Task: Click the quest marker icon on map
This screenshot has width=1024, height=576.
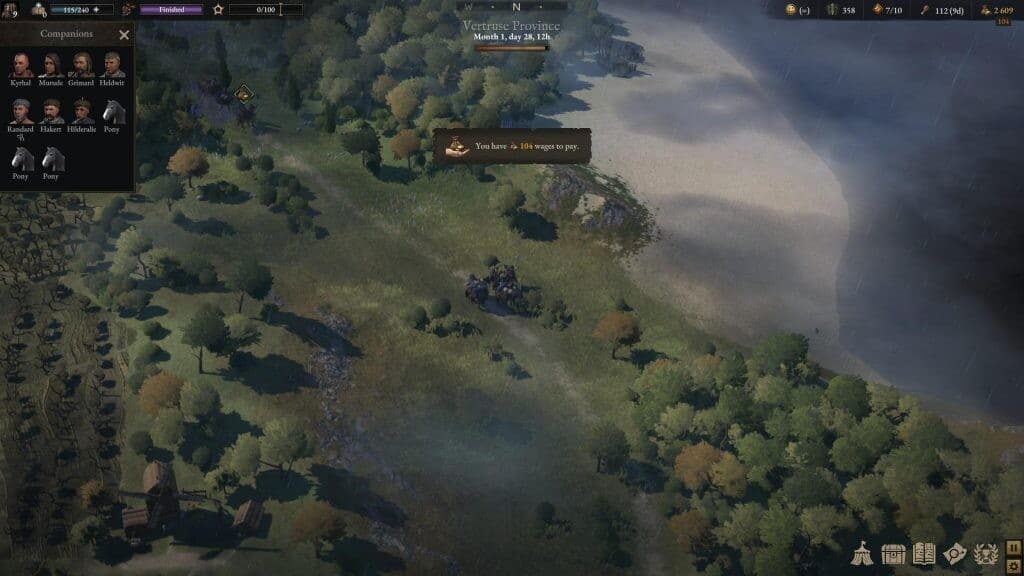Action: 242,94
